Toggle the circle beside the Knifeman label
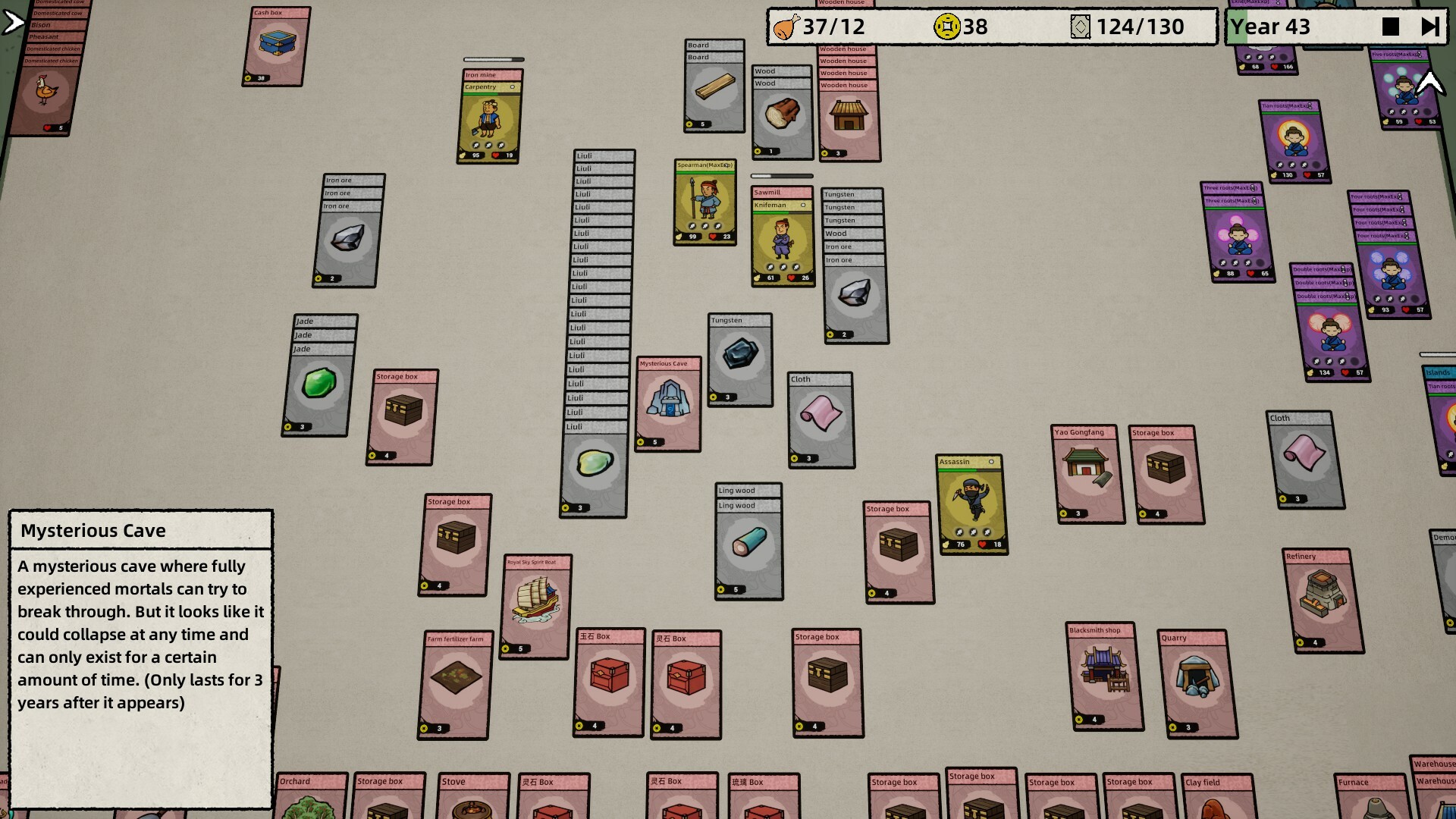1456x819 pixels. pyautogui.click(x=803, y=205)
